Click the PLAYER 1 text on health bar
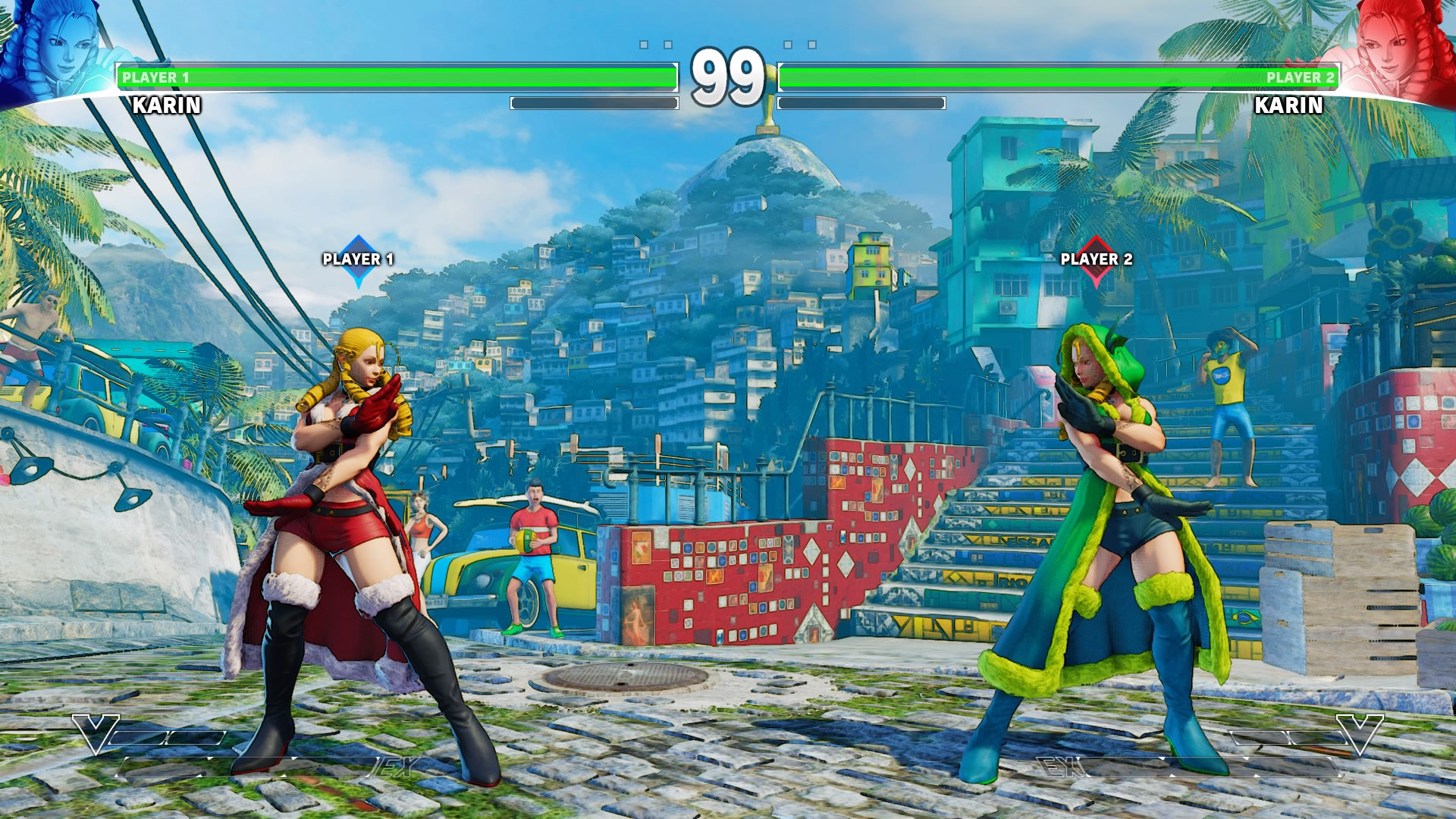This screenshot has height=819, width=1456. (x=155, y=77)
